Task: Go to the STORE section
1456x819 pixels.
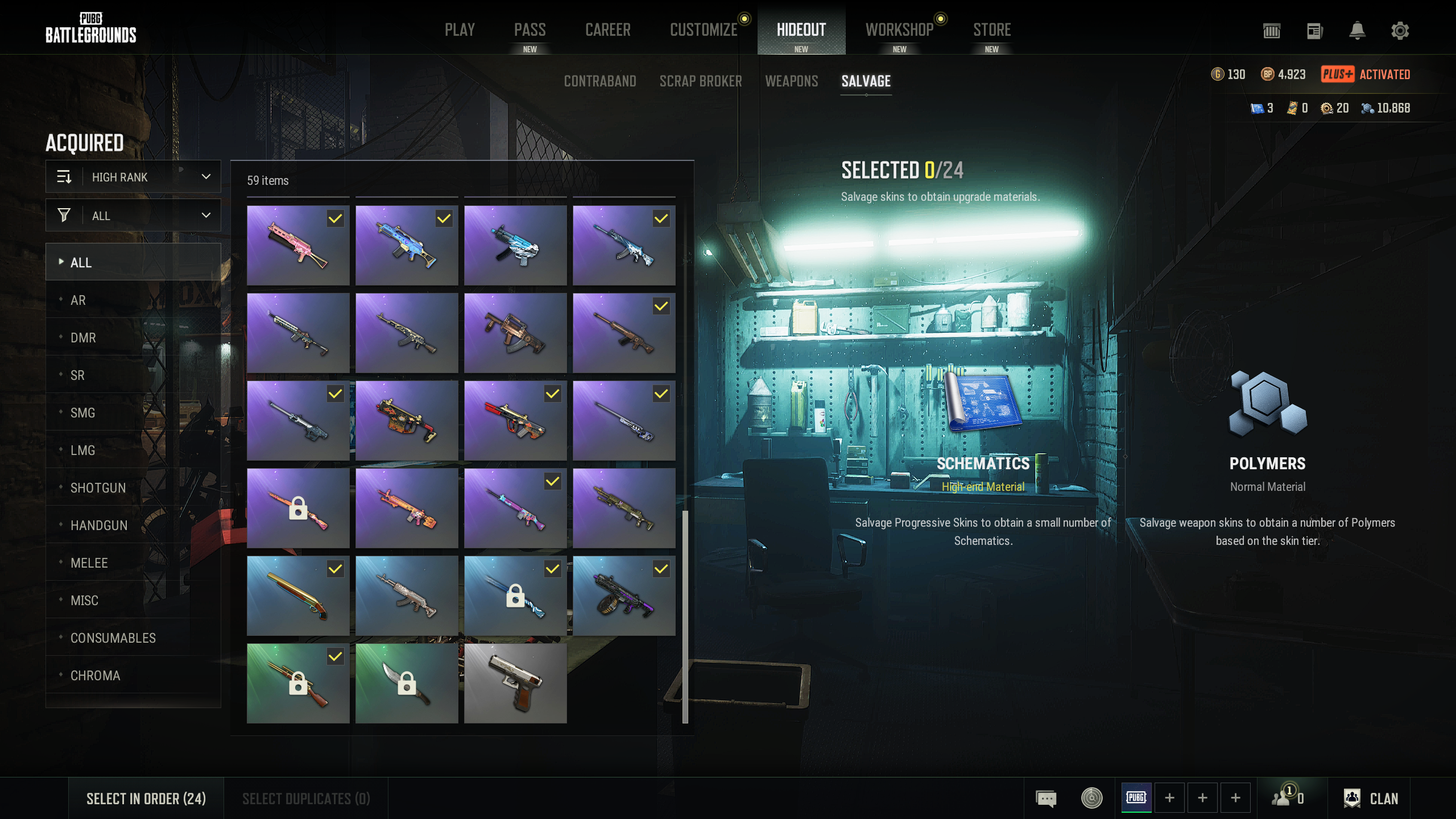Action: [x=991, y=30]
